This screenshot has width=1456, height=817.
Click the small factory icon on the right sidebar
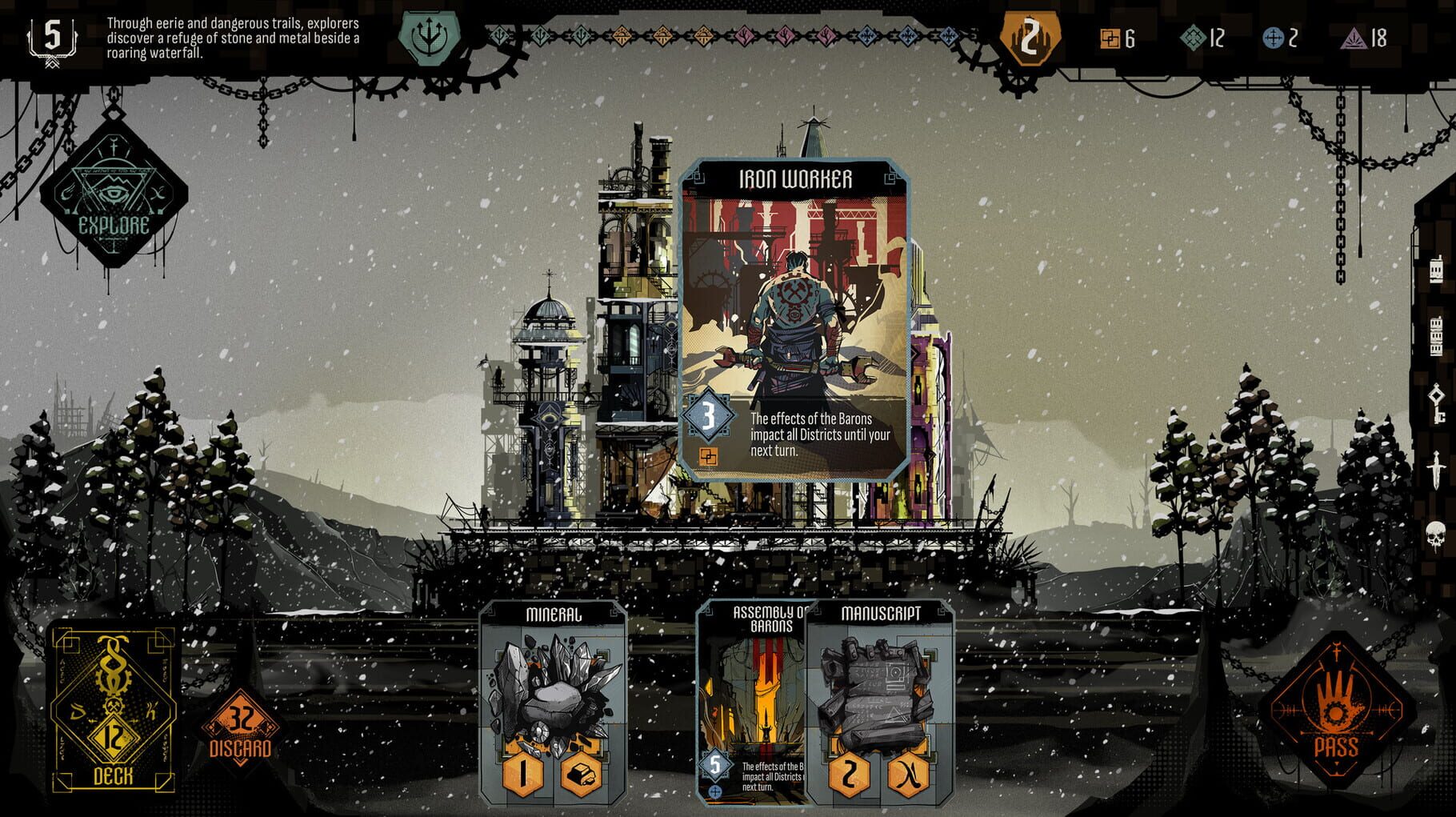click(x=1436, y=269)
